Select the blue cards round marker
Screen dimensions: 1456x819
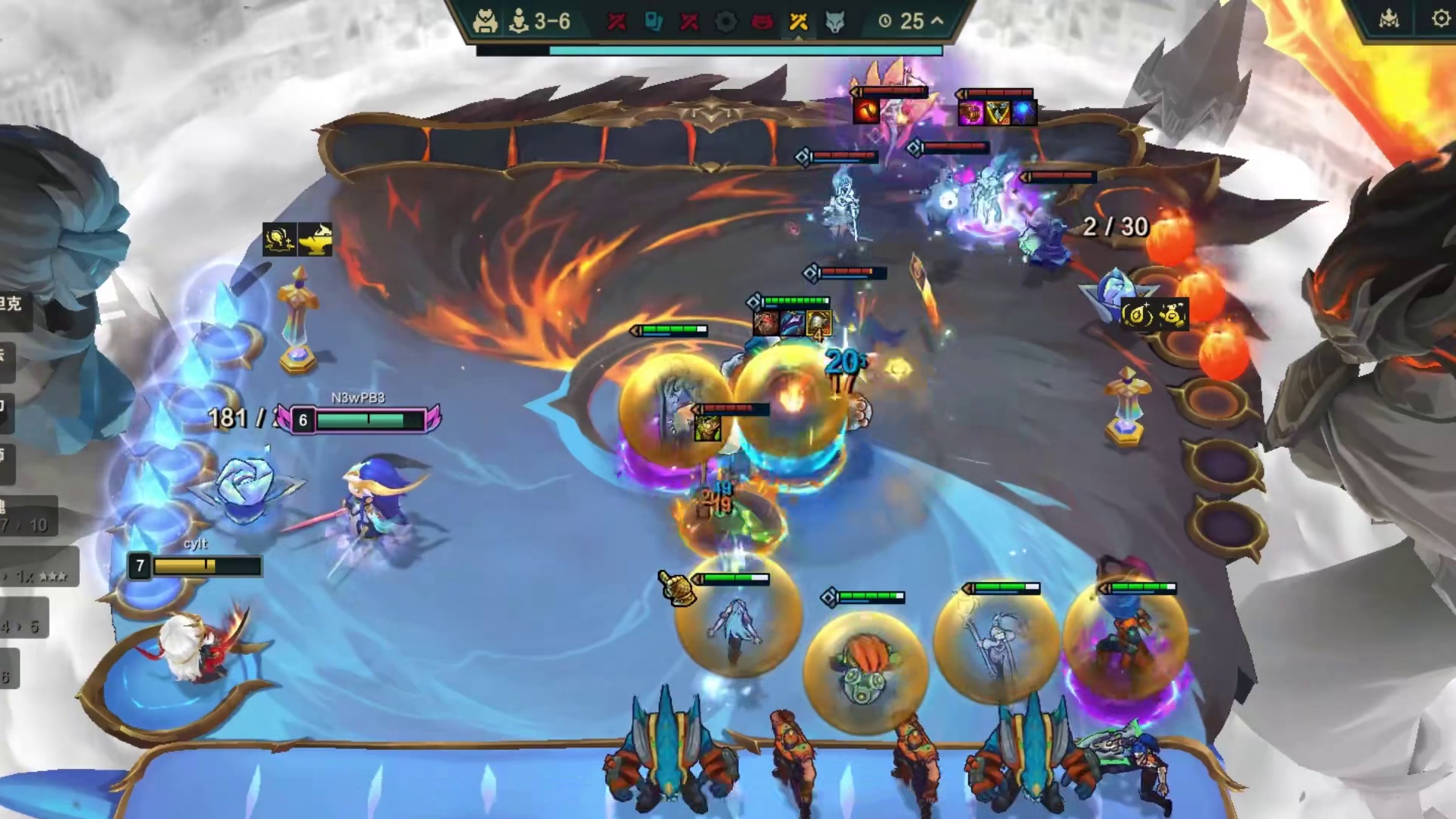(653, 21)
